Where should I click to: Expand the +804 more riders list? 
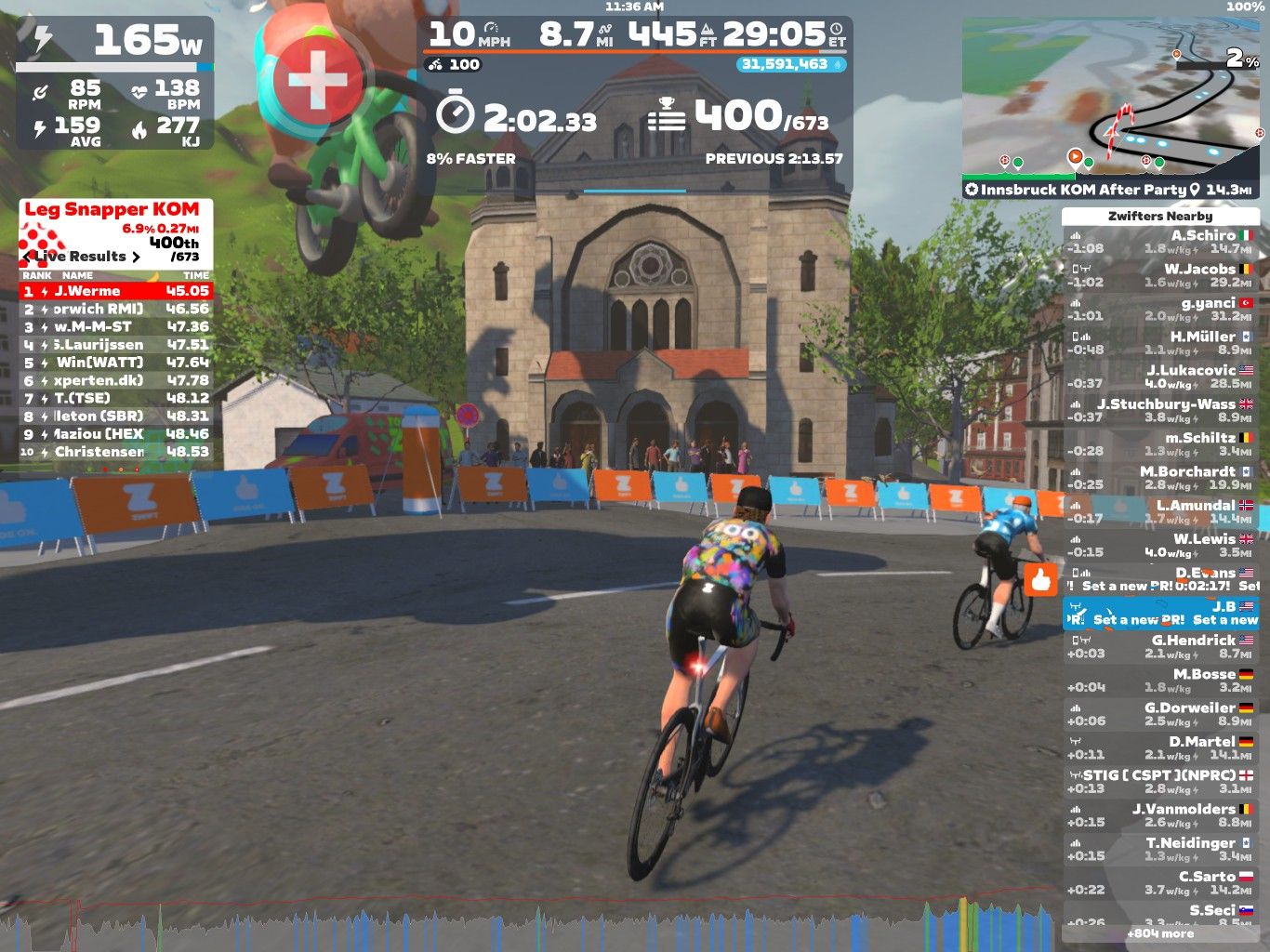pyautogui.click(x=1160, y=933)
